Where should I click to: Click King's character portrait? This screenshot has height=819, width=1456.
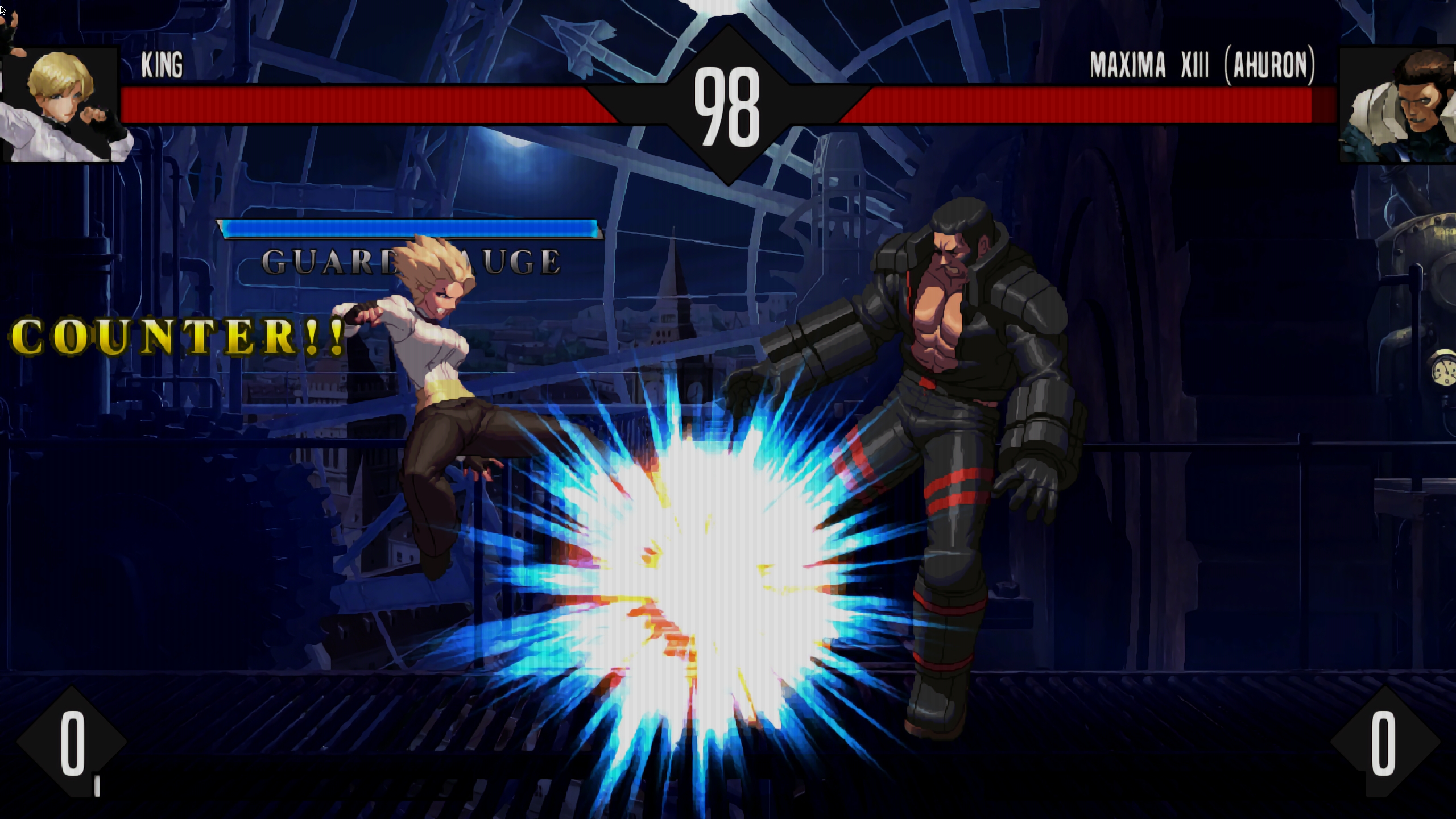[x=61, y=105]
